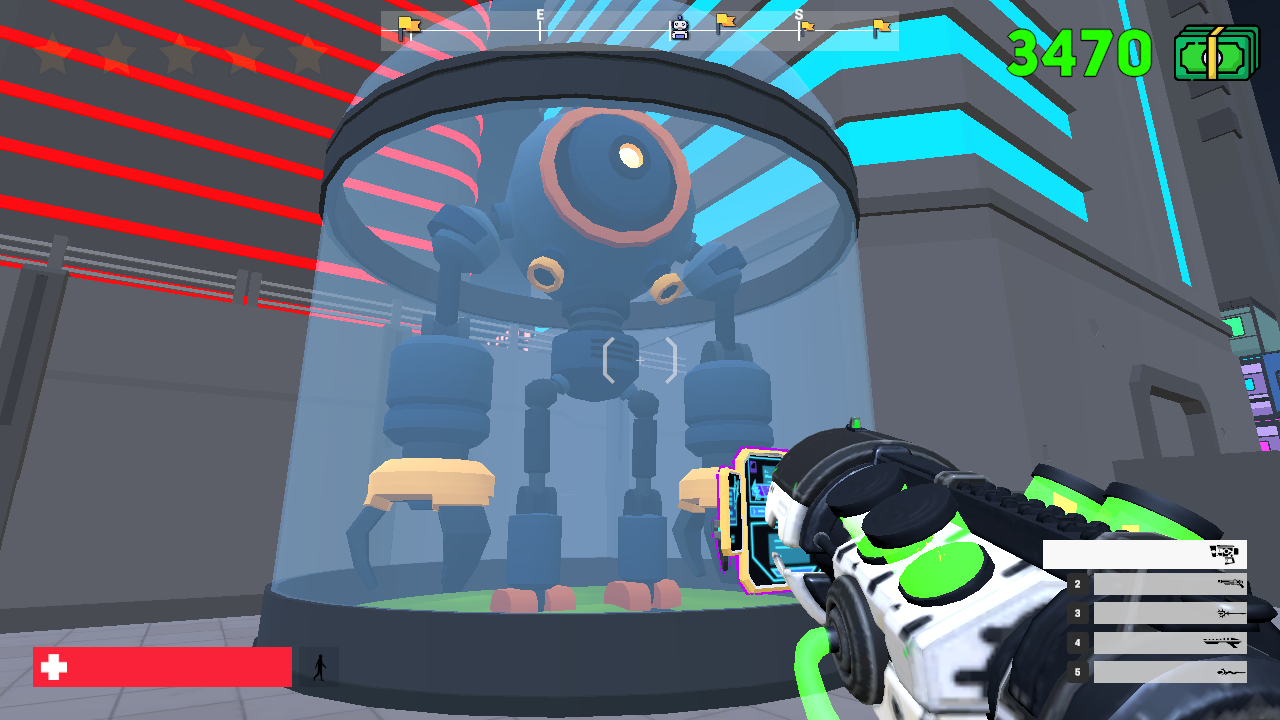Click the yellow flag at the far right of the progress bar
1280x720 pixels.
coord(881,27)
